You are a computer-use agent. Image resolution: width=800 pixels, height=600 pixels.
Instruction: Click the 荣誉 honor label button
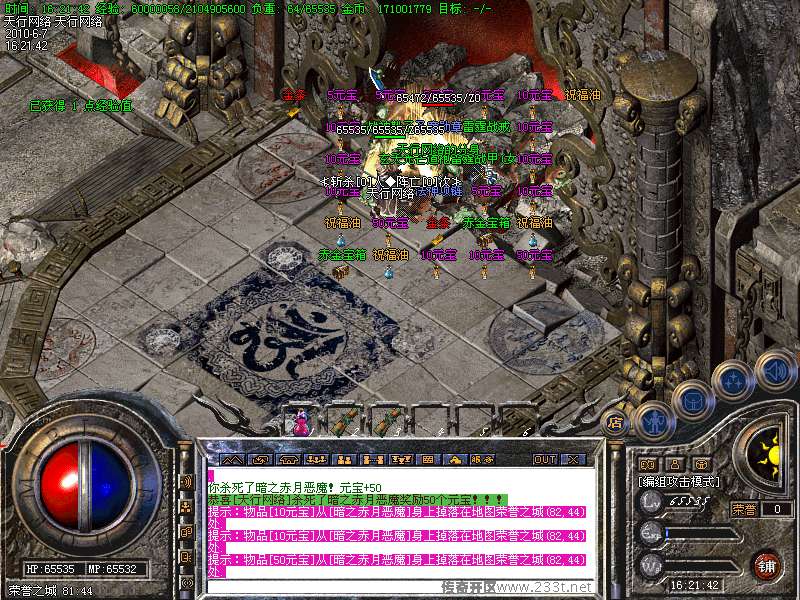coord(744,509)
